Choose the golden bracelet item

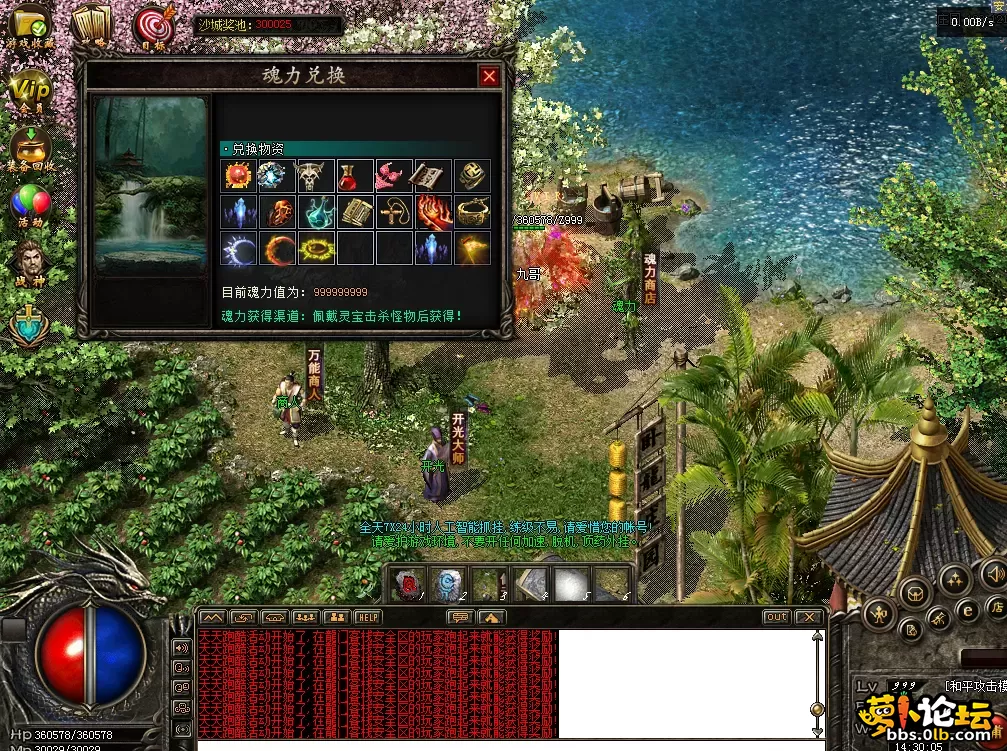(x=473, y=212)
